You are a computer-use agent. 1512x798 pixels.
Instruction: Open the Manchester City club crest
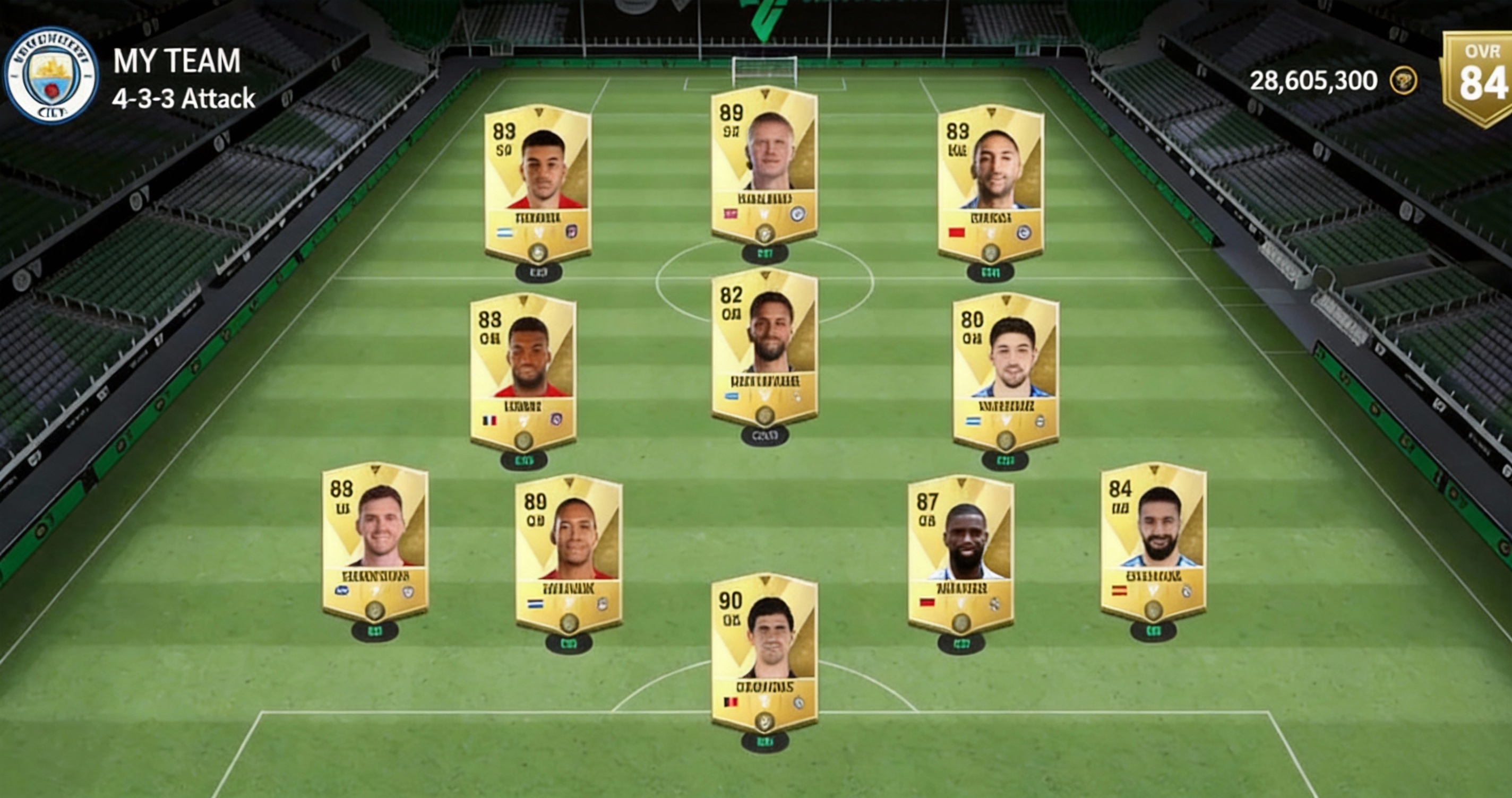[51, 76]
